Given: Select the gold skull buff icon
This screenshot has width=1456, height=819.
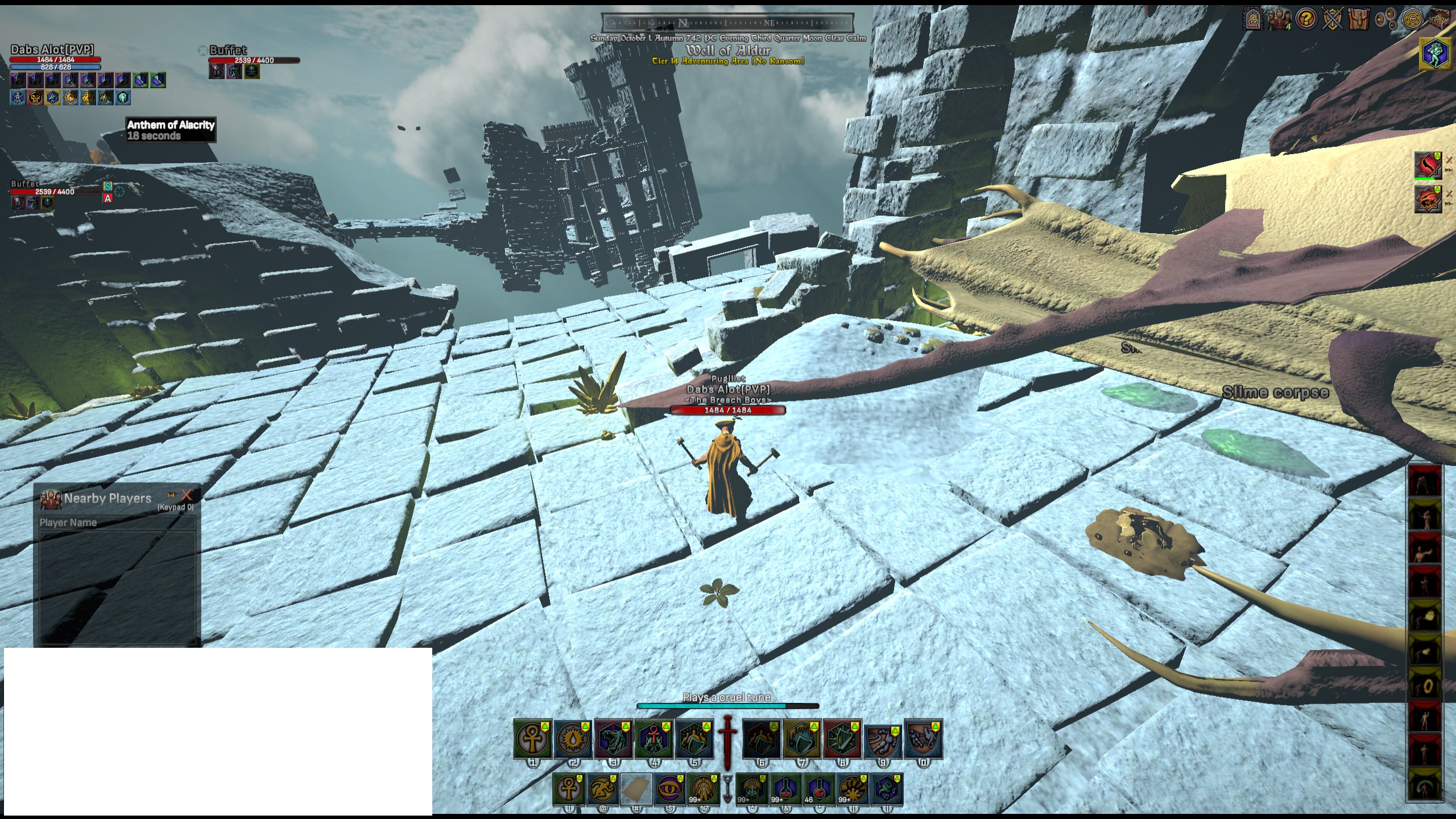Looking at the screenshot, I should (35, 98).
